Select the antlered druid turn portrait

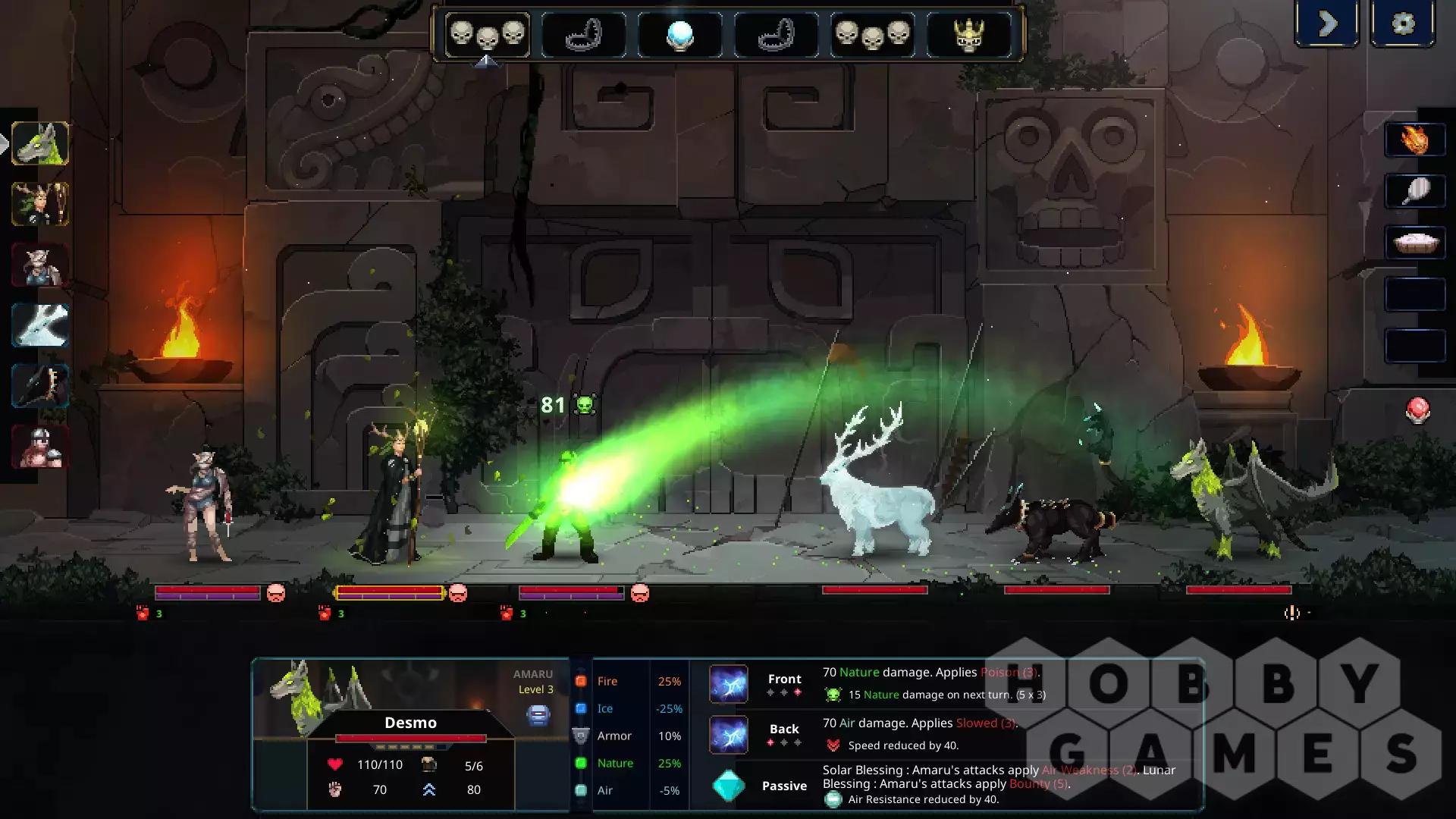click(x=40, y=204)
